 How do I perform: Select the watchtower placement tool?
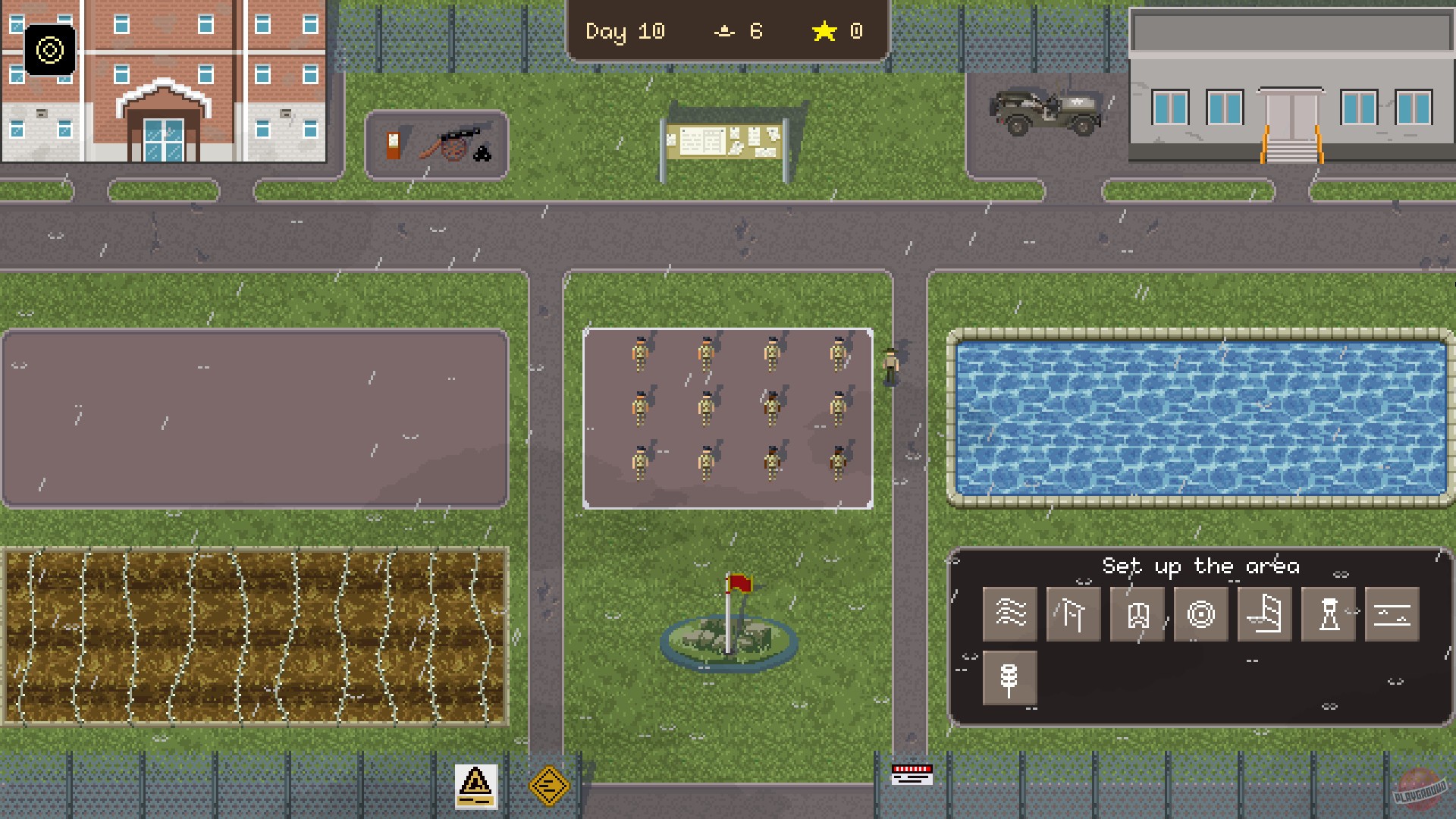[x=1327, y=614]
